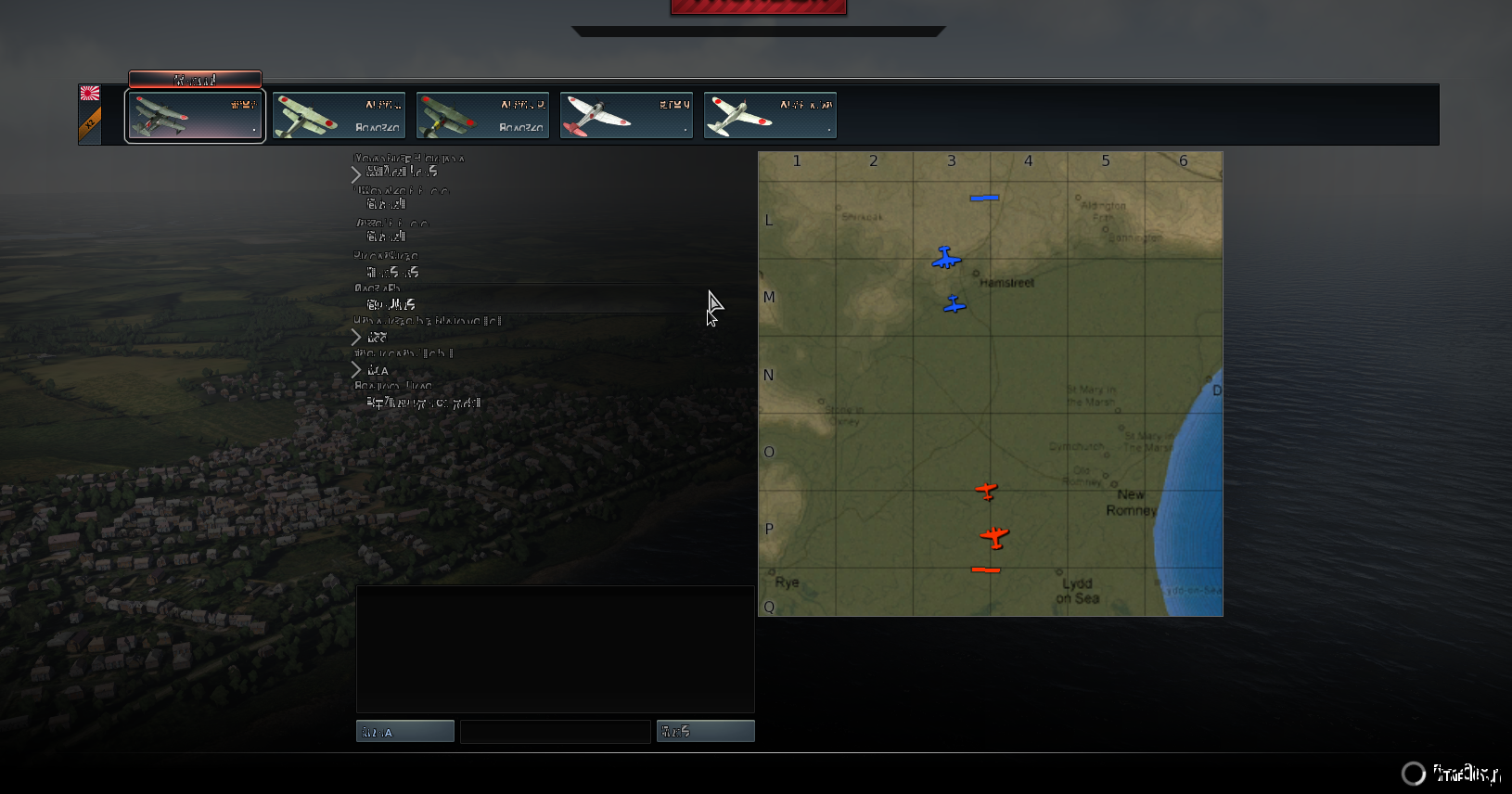
Task: Click the button right of the chat input
Action: tap(705, 732)
